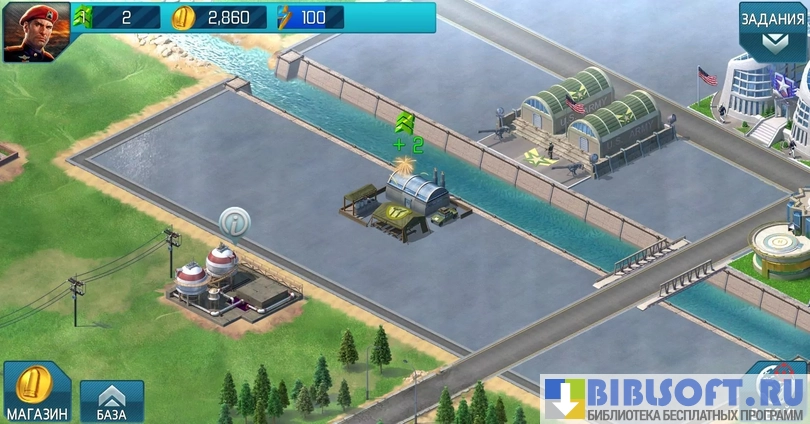Open the ЗАДАНИЯ missions panel
Screen dimensions: 810x424
pos(773,30)
